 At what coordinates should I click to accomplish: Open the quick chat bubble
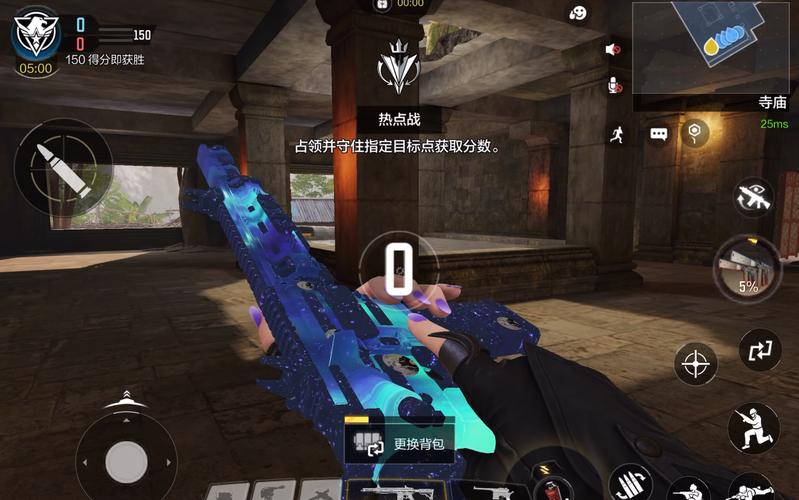click(658, 133)
